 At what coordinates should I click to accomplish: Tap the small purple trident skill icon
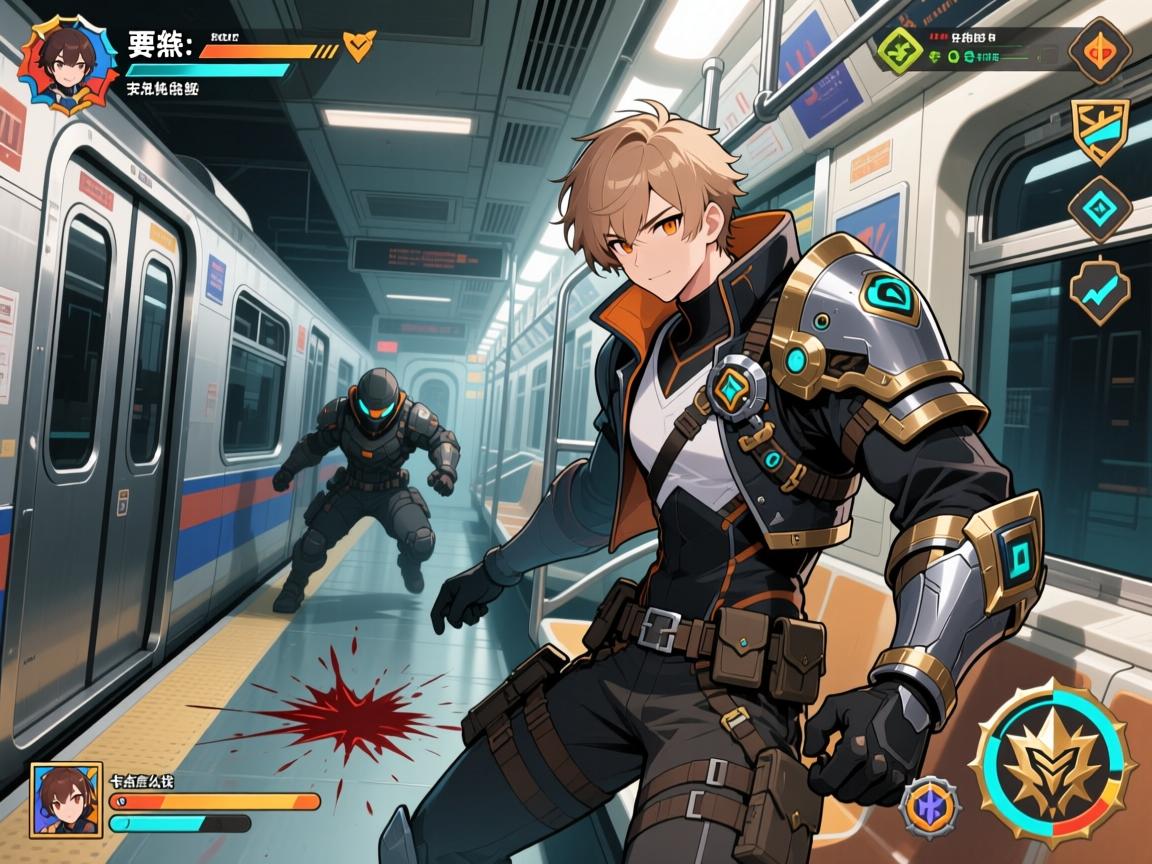pos(930,807)
